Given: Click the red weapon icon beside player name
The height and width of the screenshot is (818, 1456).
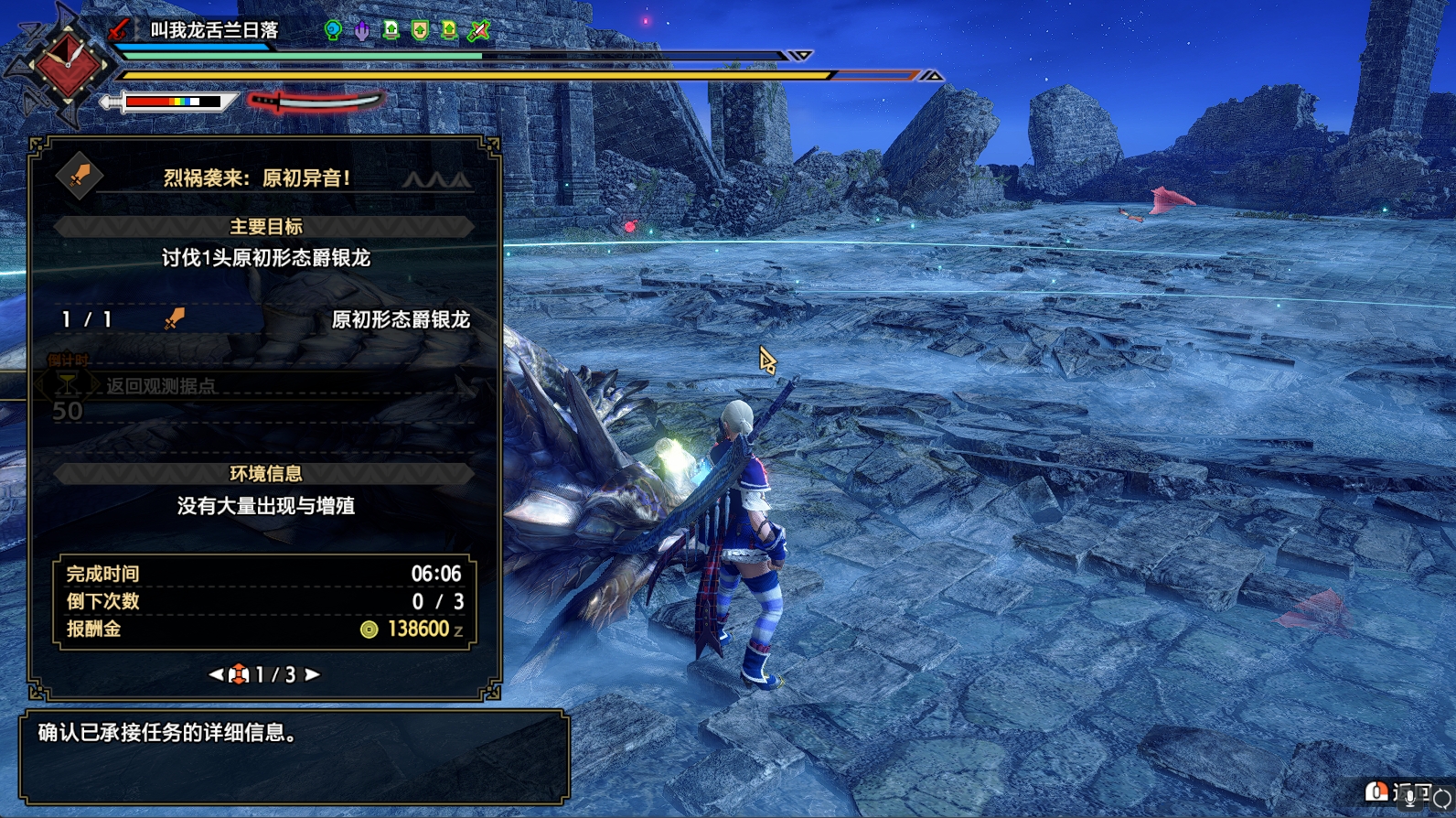Looking at the screenshot, I should click(x=119, y=29).
